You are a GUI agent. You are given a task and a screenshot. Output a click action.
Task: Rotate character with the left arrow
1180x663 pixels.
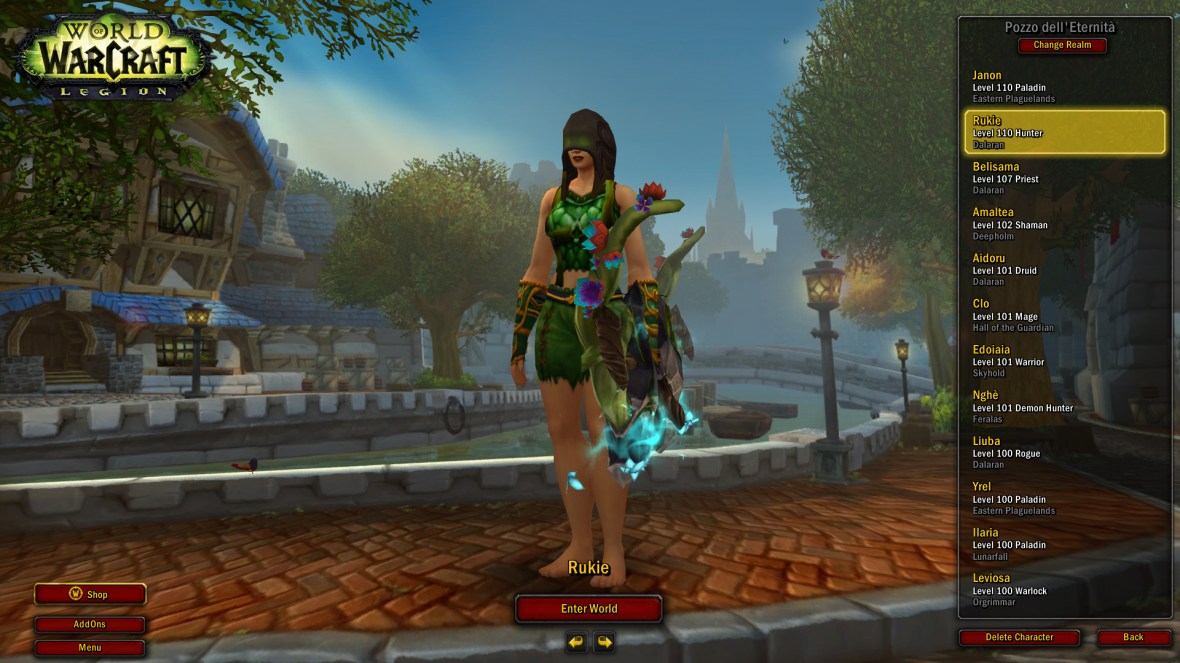[x=576, y=641]
